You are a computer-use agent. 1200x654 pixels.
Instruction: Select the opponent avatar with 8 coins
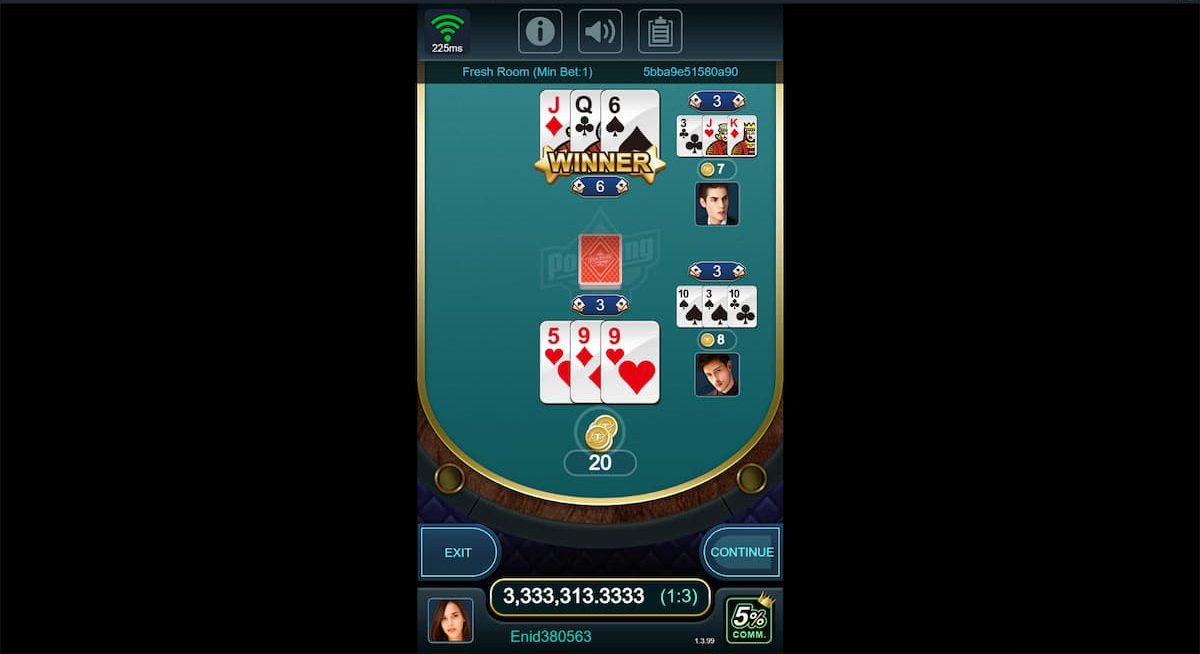point(717,374)
